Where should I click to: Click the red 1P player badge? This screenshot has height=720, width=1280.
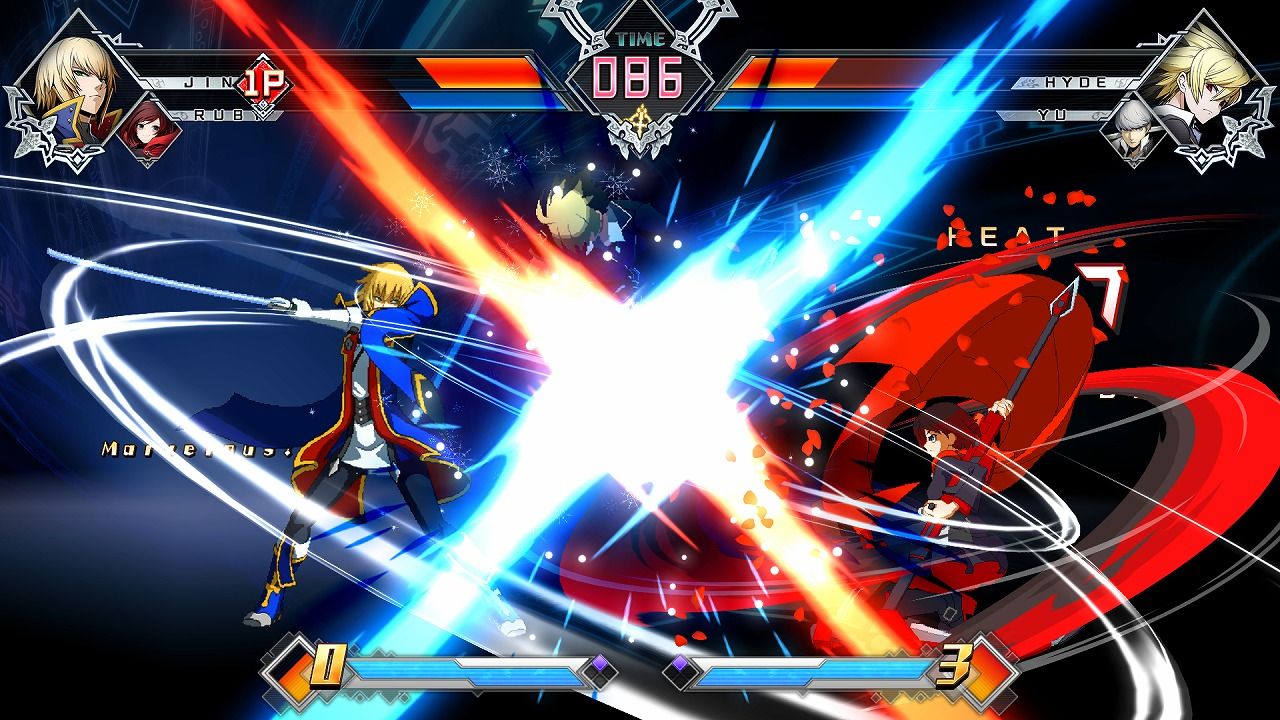pyautogui.click(x=266, y=85)
